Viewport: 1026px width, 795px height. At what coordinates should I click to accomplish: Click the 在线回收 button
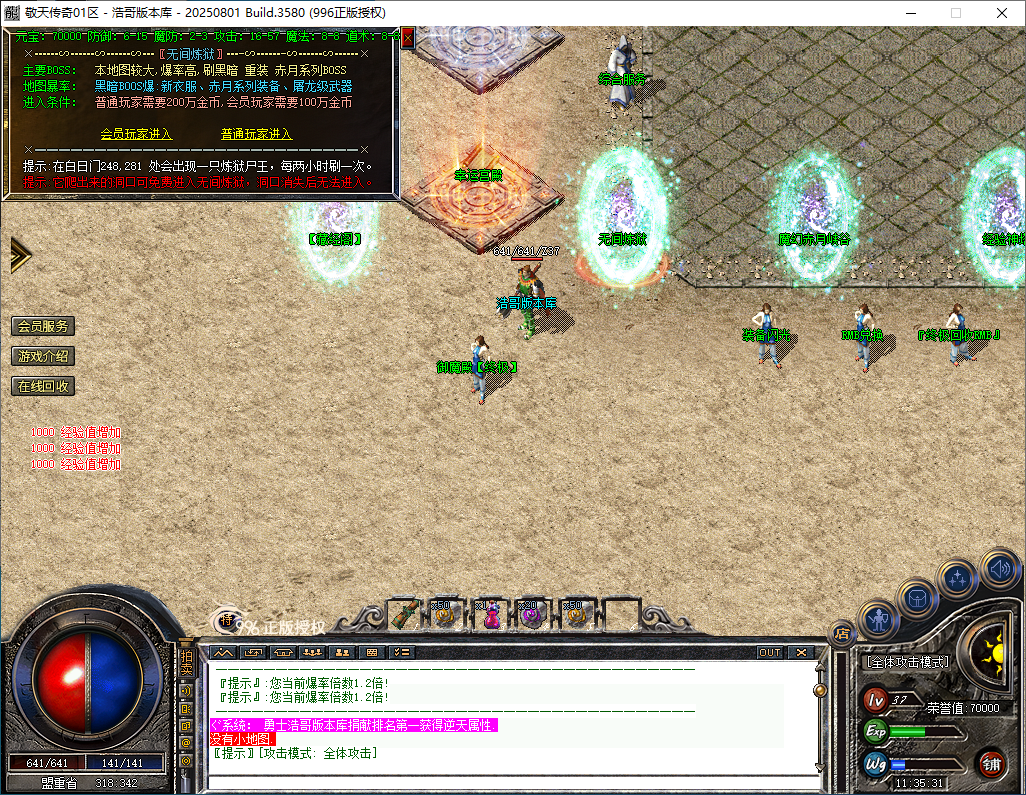[43, 386]
